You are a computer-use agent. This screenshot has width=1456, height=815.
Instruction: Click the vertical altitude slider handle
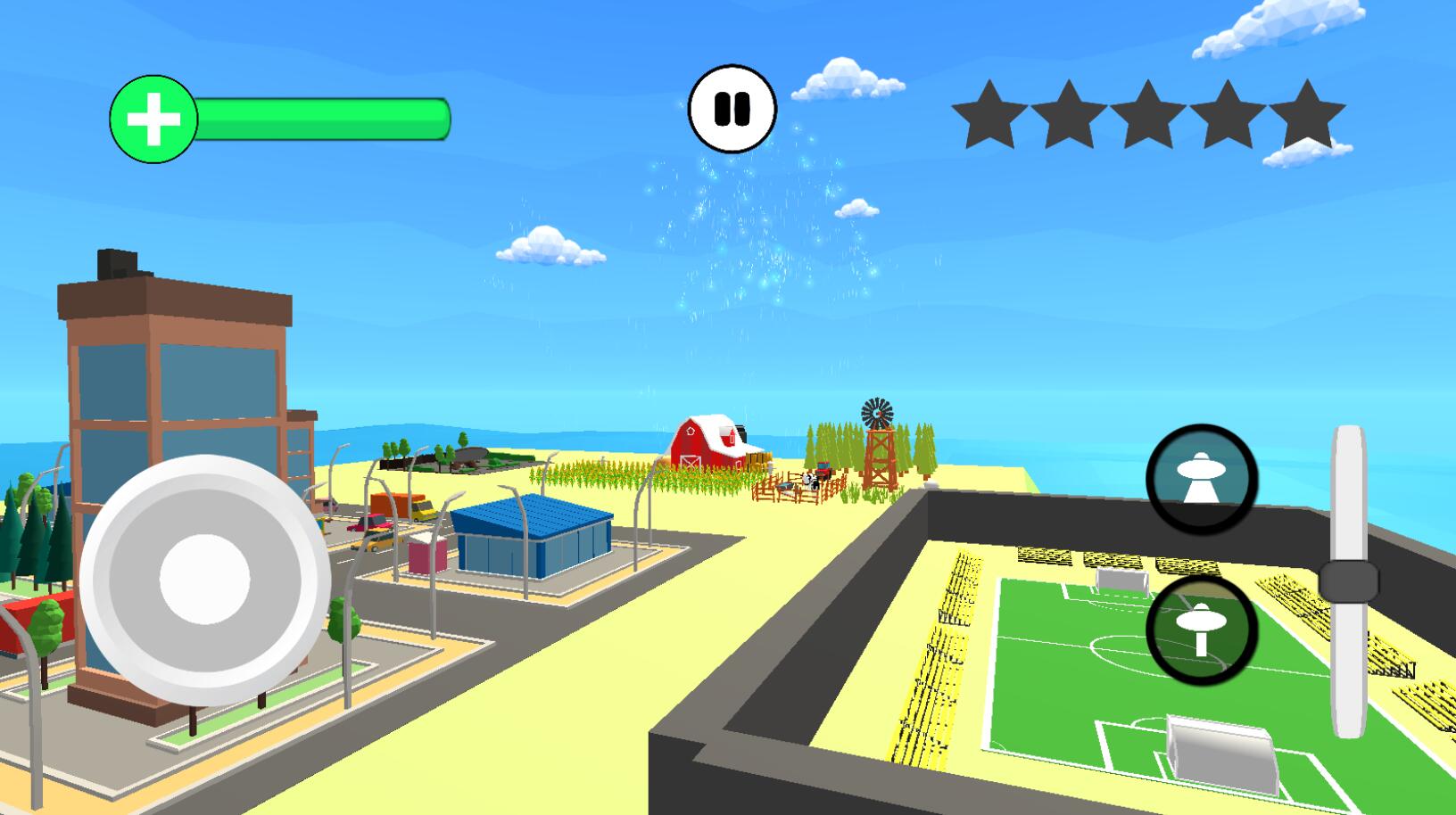tap(1348, 581)
